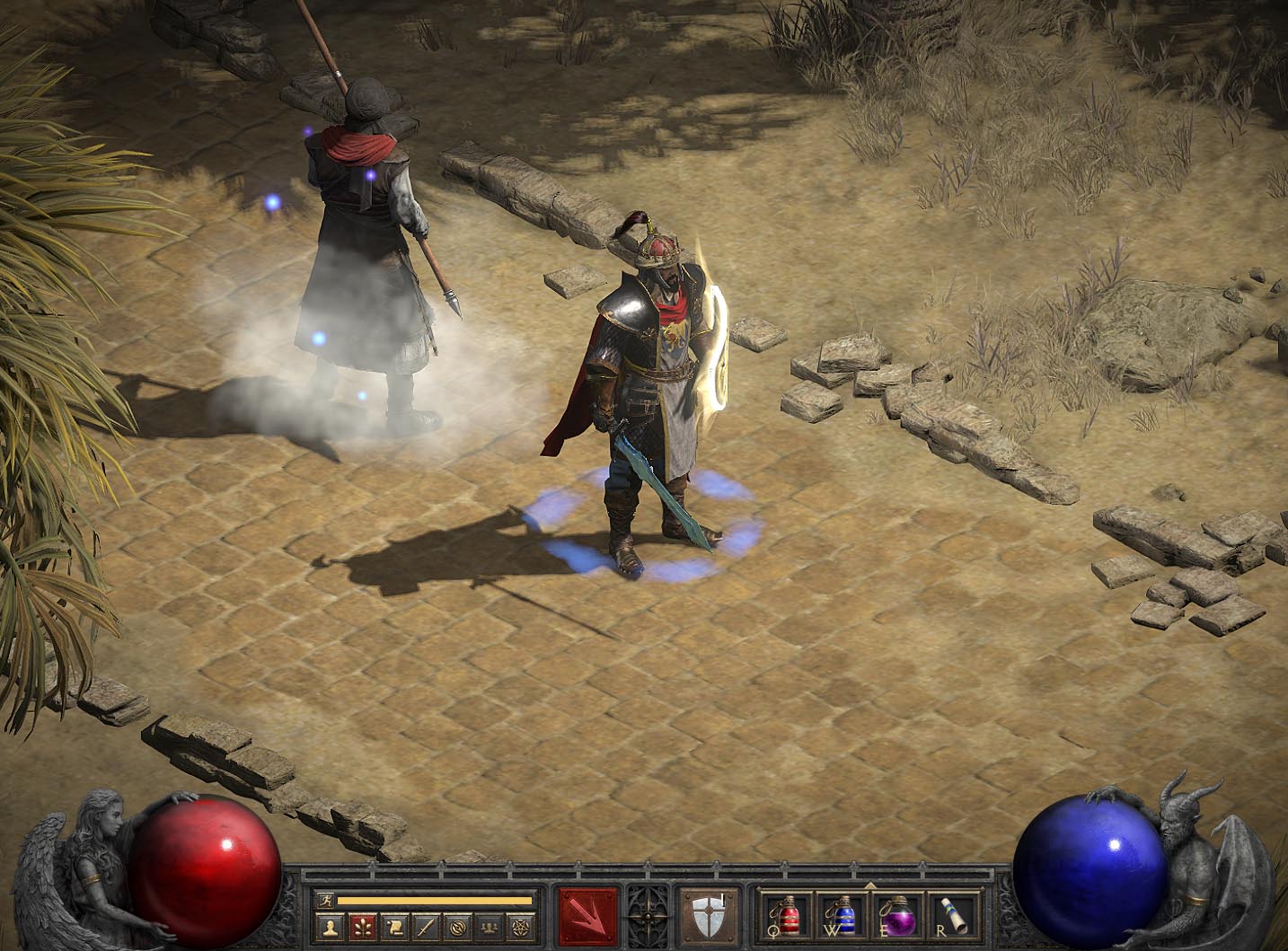Open the character sheet button

point(331,926)
